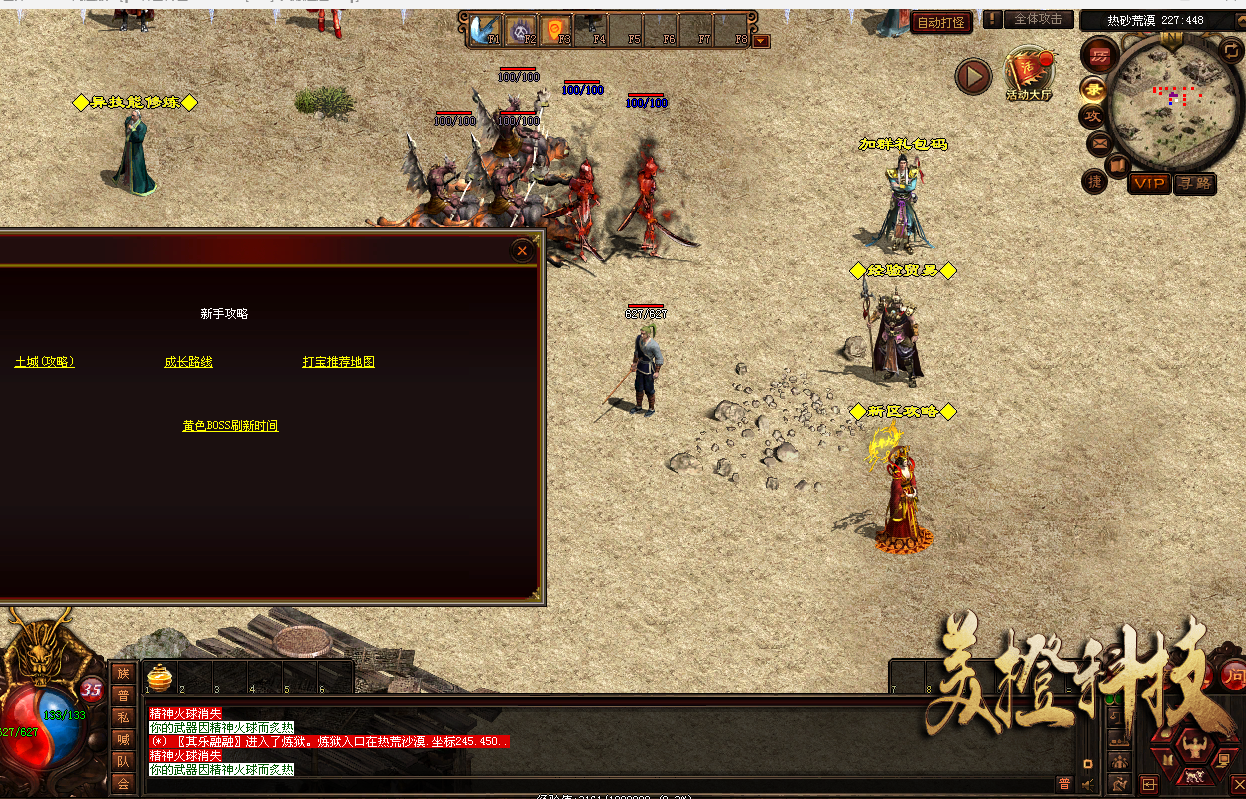This screenshot has height=799, width=1246.
Task: Switch the 全体攻击 attack mode
Action: [x=1038, y=20]
